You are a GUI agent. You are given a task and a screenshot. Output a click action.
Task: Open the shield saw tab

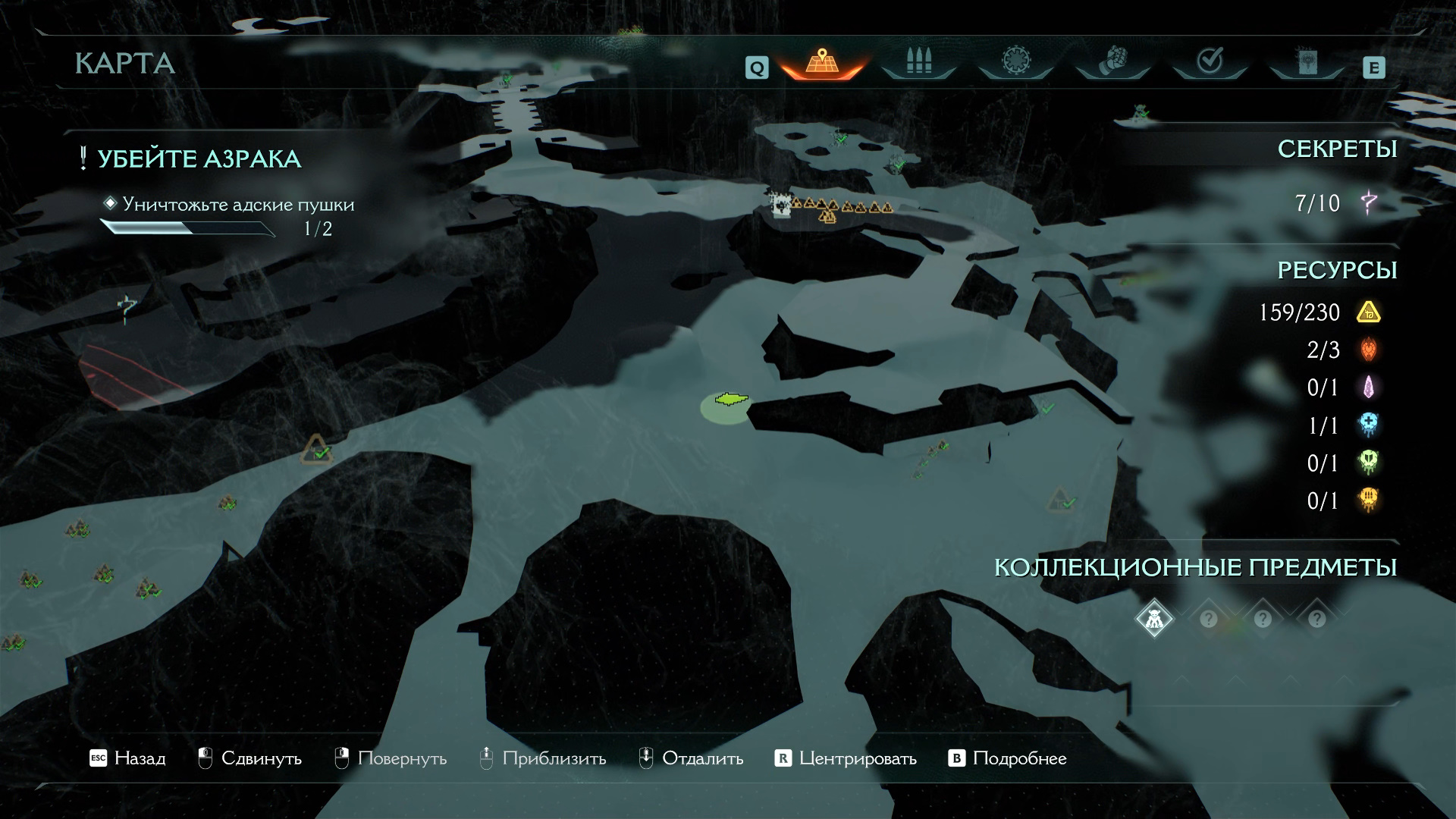click(1015, 62)
